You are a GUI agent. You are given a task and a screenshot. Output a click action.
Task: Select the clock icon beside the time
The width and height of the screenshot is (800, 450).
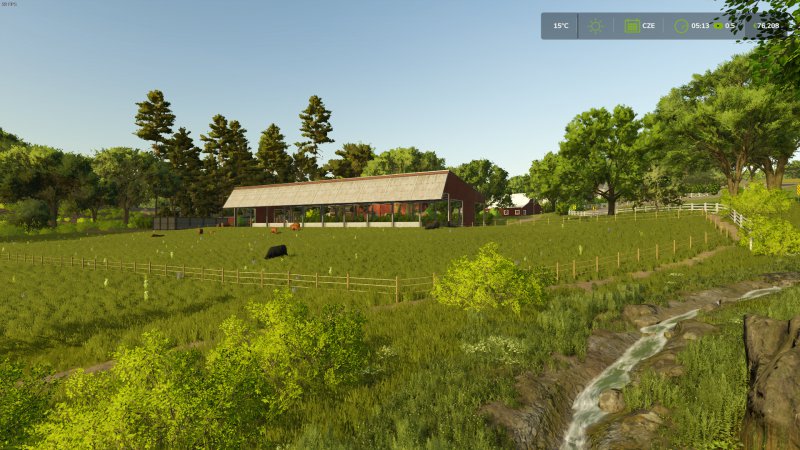pos(681,26)
